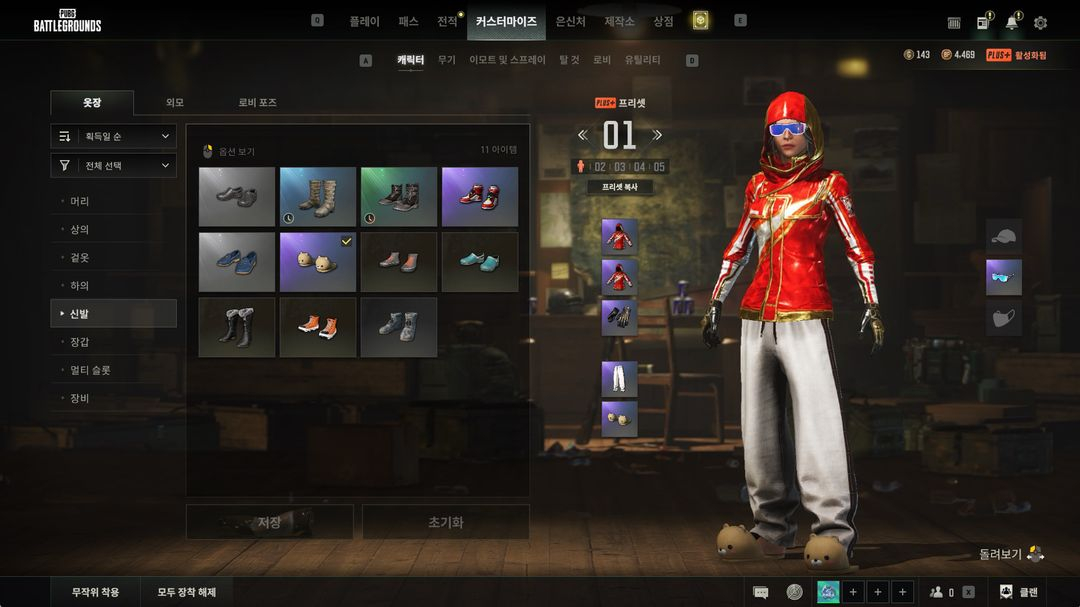This screenshot has width=1080, height=607.
Task: Switch to the 외모 tab
Action: [x=175, y=102]
